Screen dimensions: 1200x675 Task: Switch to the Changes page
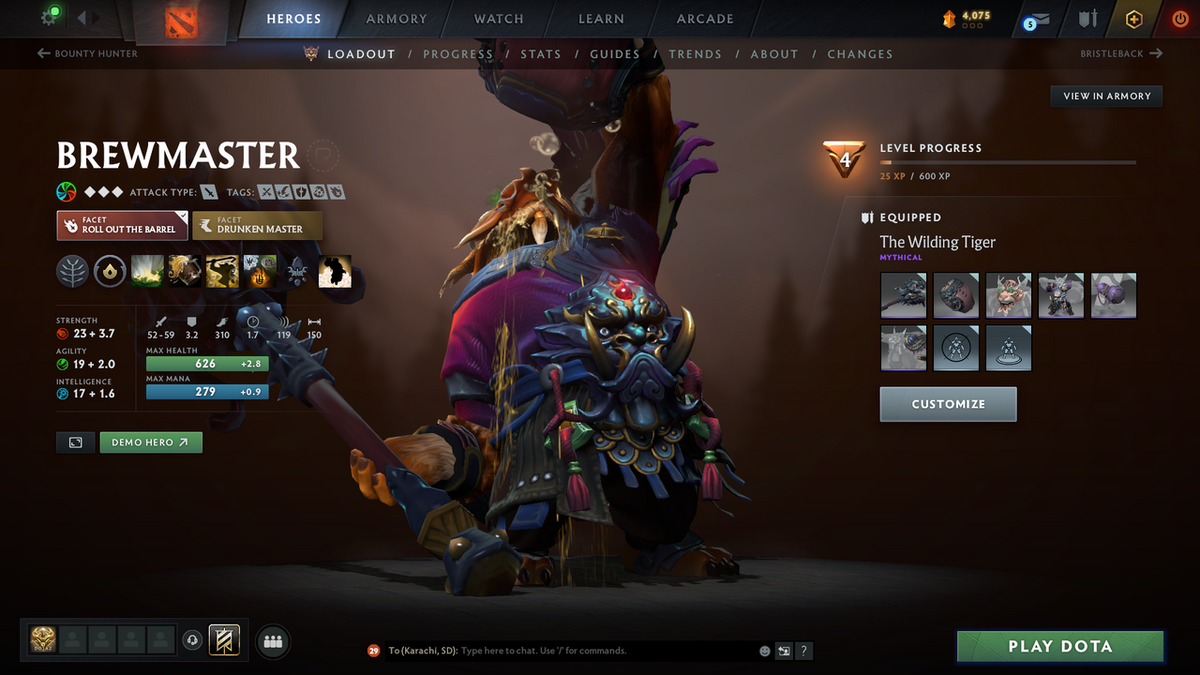coord(860,54)
